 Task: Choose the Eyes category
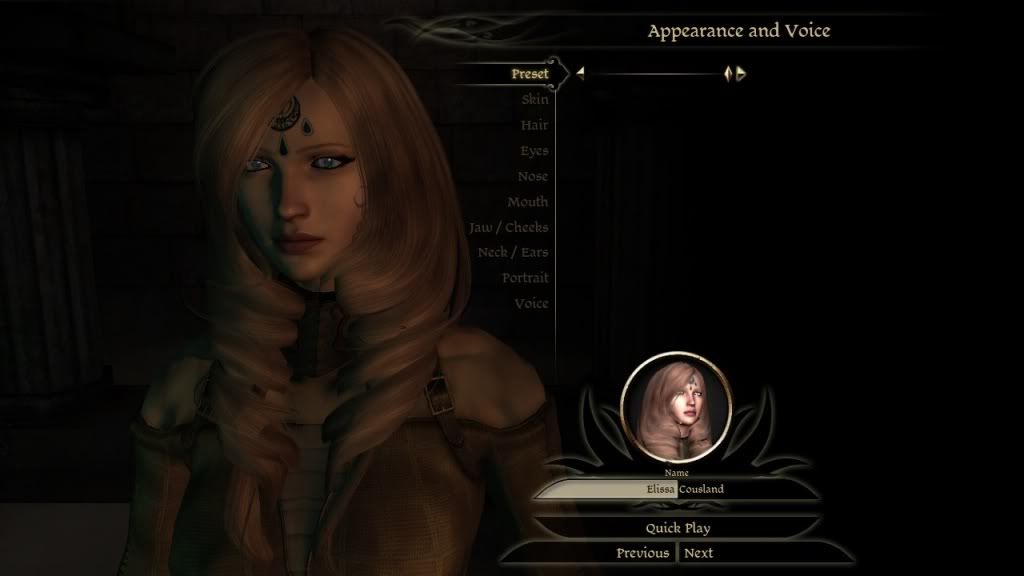[x=534, y=151]
